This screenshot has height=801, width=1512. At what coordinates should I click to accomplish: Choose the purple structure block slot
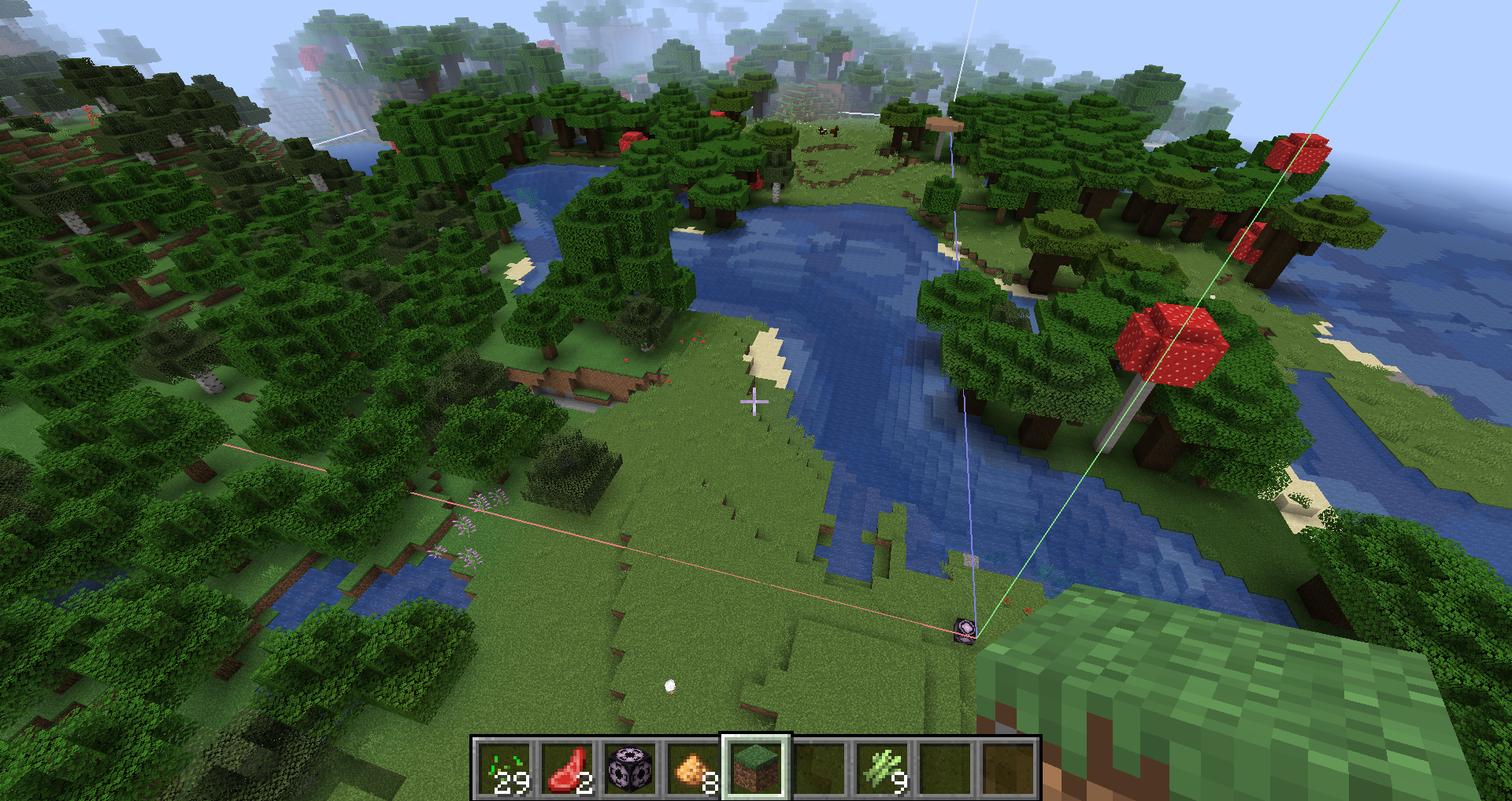pos(631,769)
